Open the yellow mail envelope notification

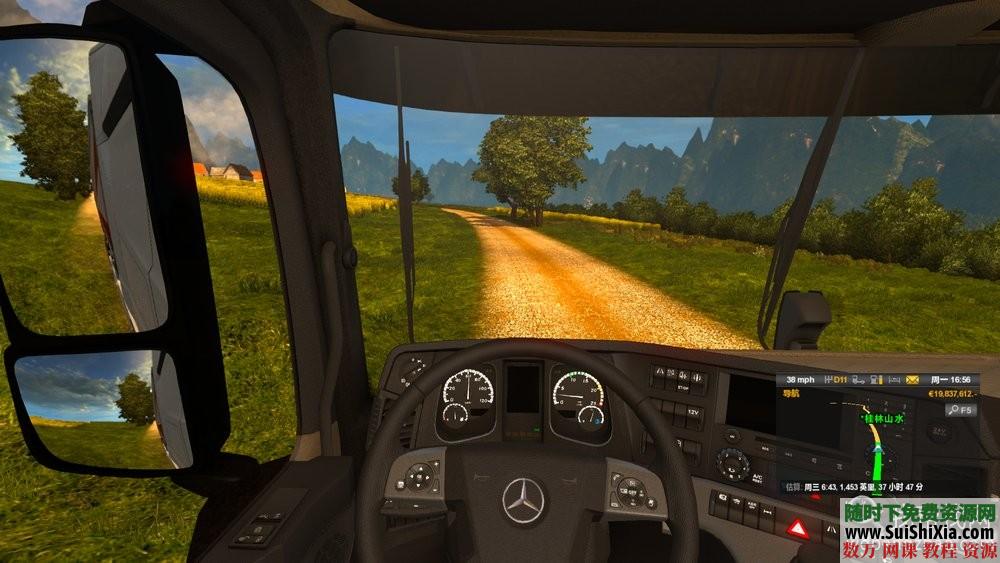(x=912, y=380)
